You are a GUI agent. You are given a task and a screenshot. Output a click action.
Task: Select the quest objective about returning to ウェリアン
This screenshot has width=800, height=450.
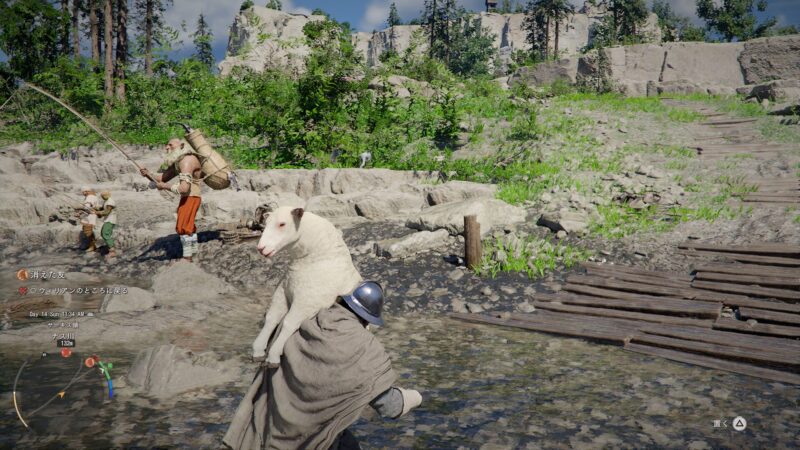[x=76, y=290]
